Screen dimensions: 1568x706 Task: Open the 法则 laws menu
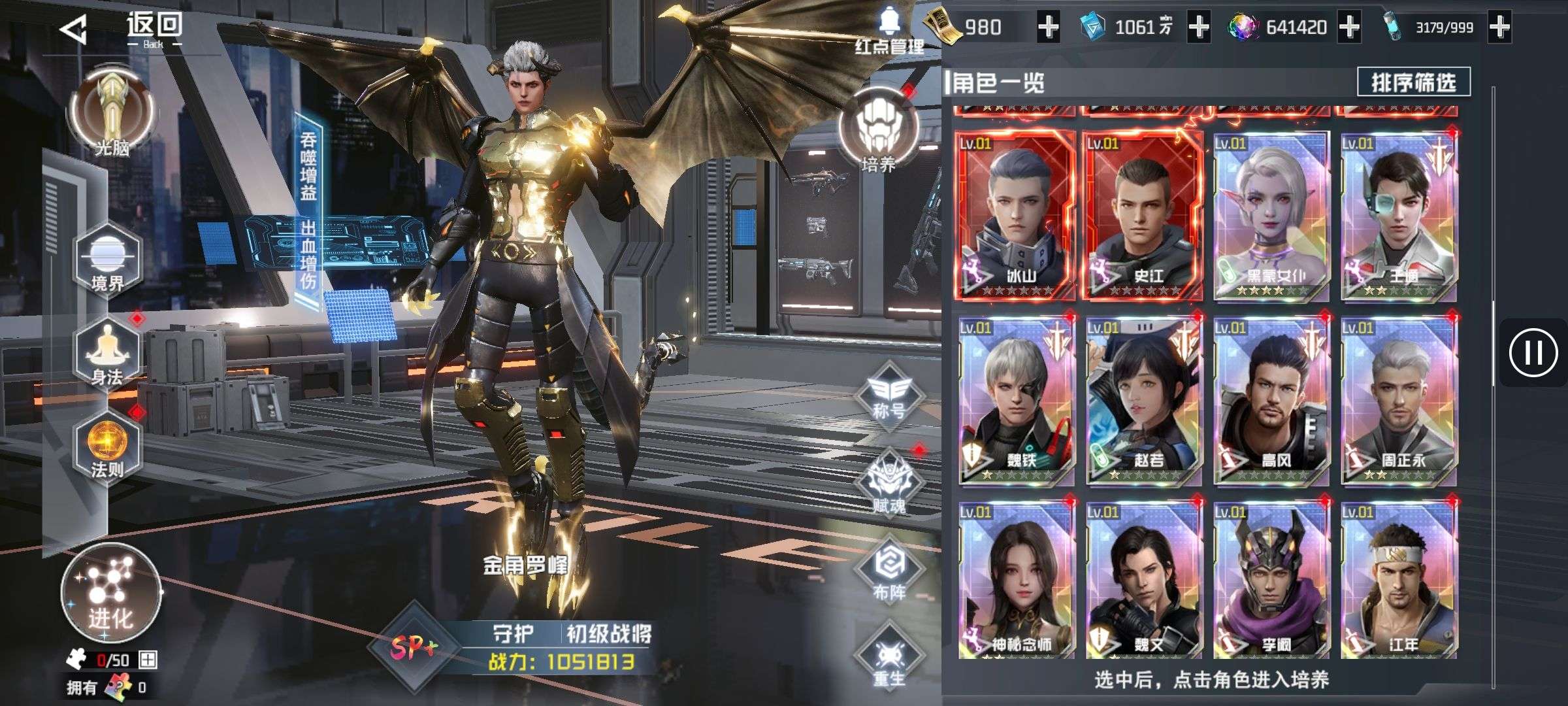tap(108, 448)
